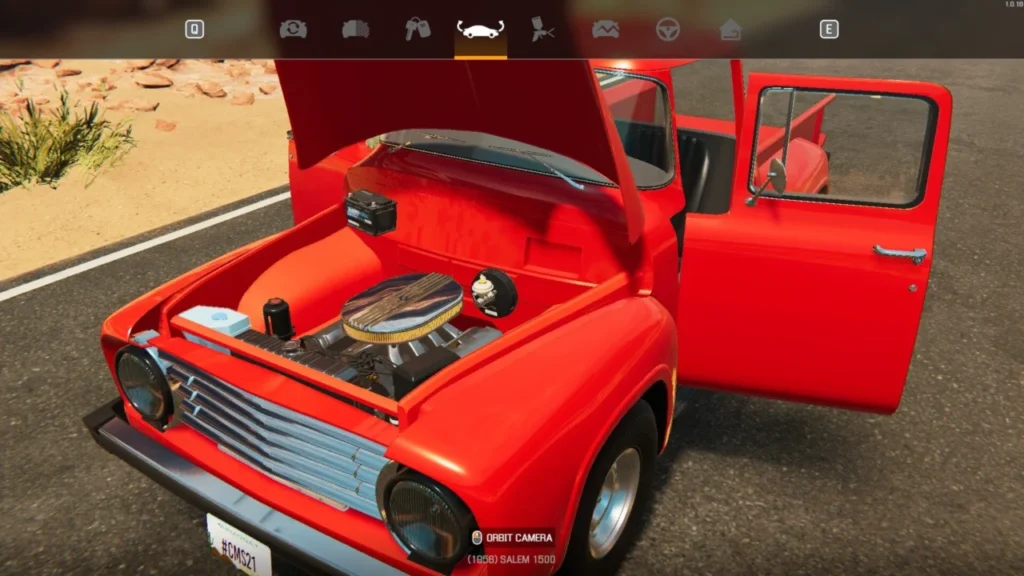1024x576 pixels.
Task: Select the car keys tab
Action: pos(417,29)
